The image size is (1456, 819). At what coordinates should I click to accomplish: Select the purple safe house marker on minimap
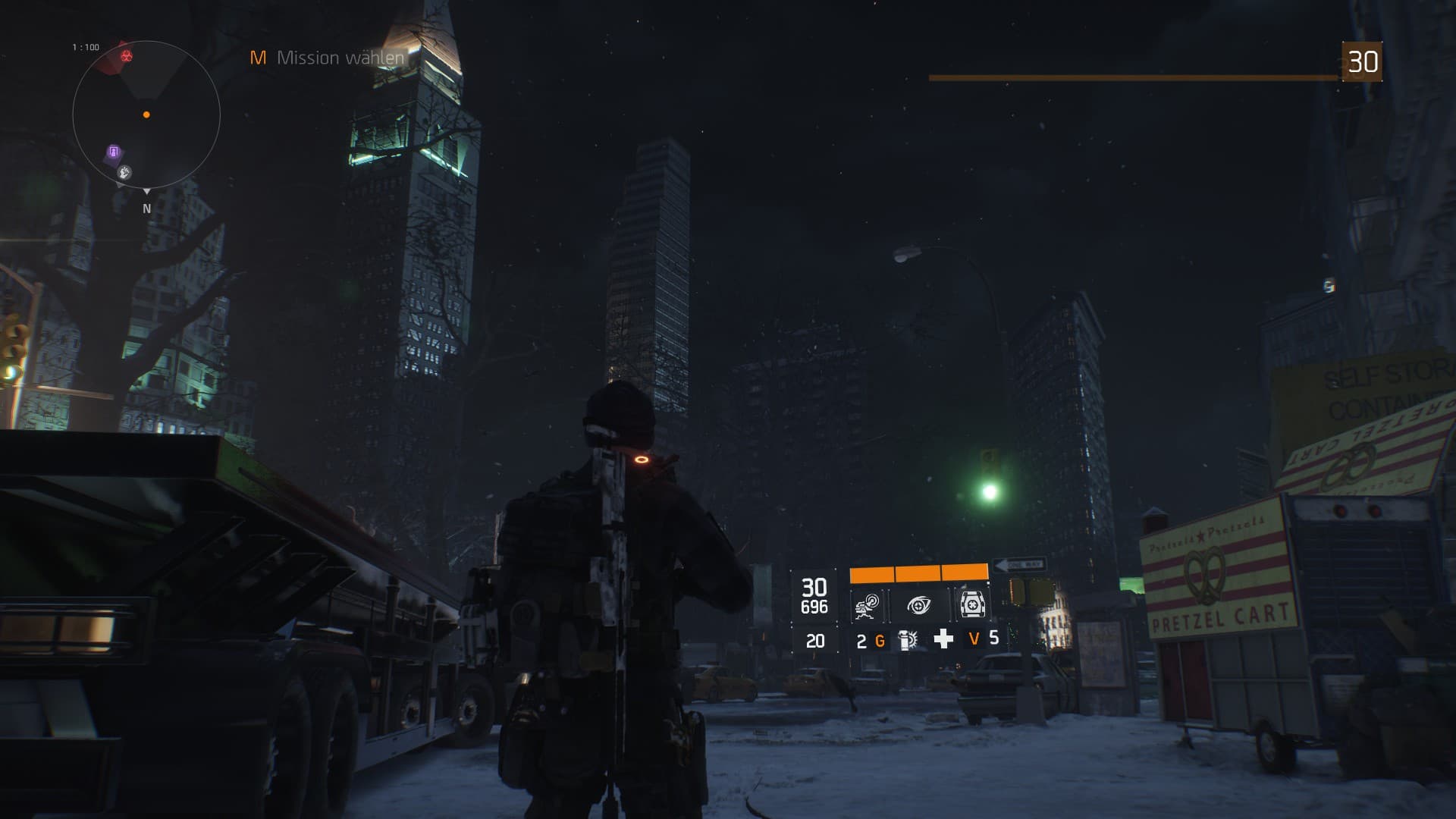pyautogui.click(x=114, y=152)
